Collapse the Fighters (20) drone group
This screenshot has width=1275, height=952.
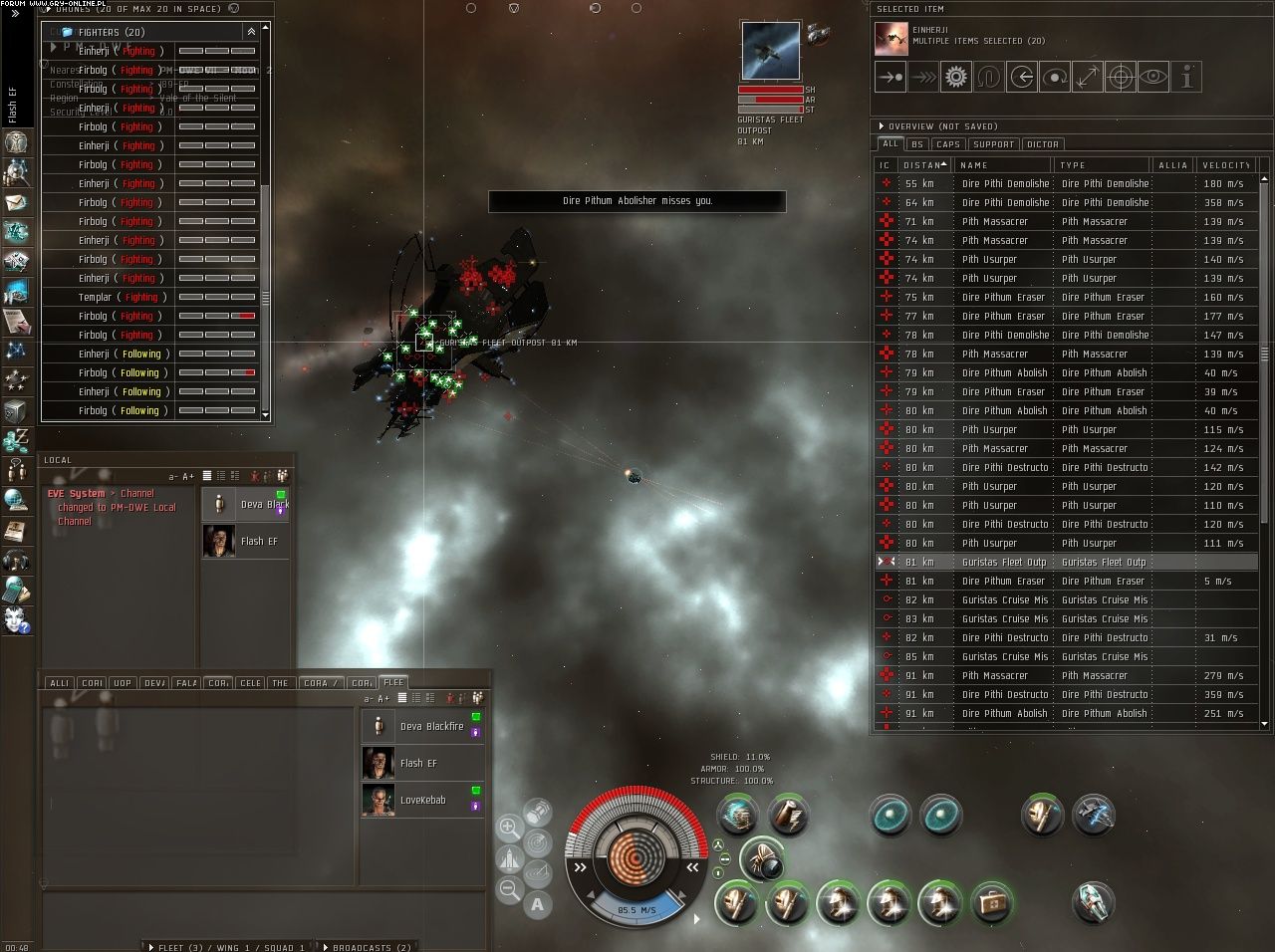251,32
